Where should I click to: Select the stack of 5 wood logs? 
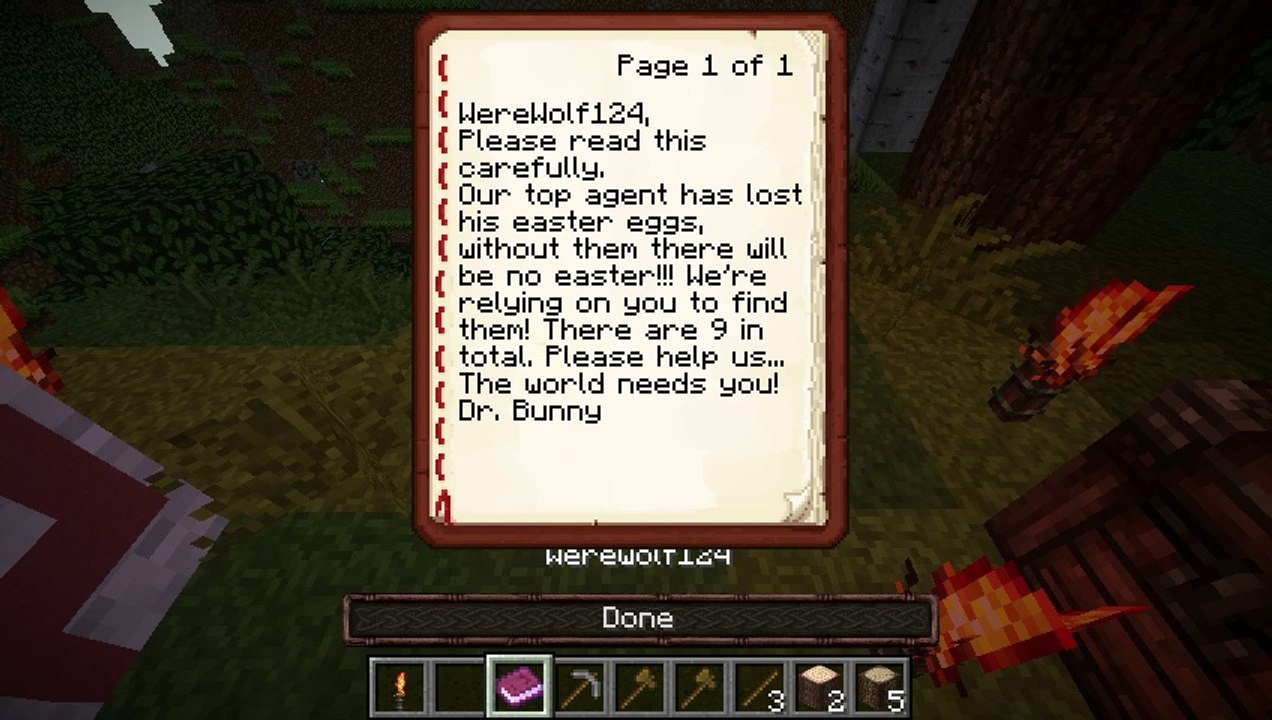[879, 688]
